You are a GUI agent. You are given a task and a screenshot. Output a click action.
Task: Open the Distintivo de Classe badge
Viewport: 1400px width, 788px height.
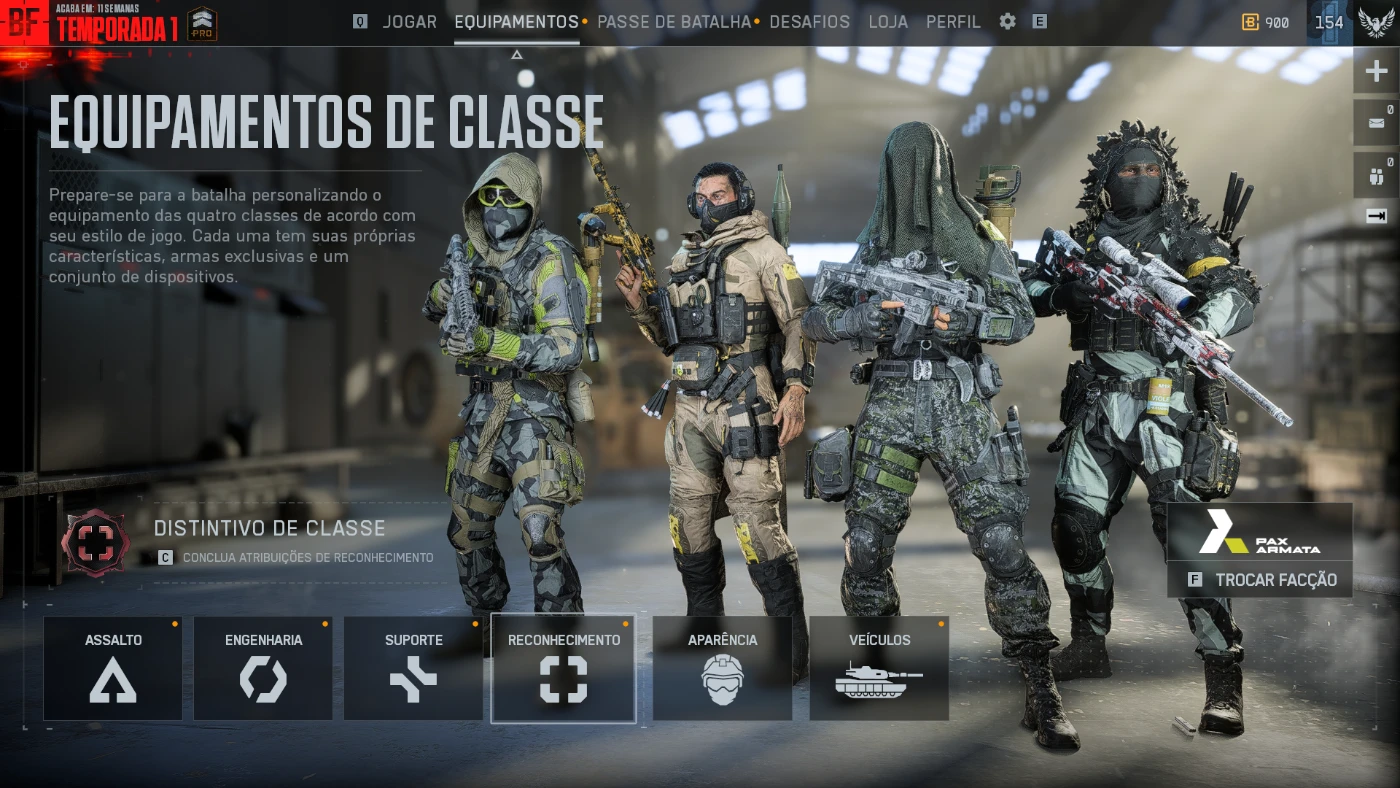pos(95,541)
